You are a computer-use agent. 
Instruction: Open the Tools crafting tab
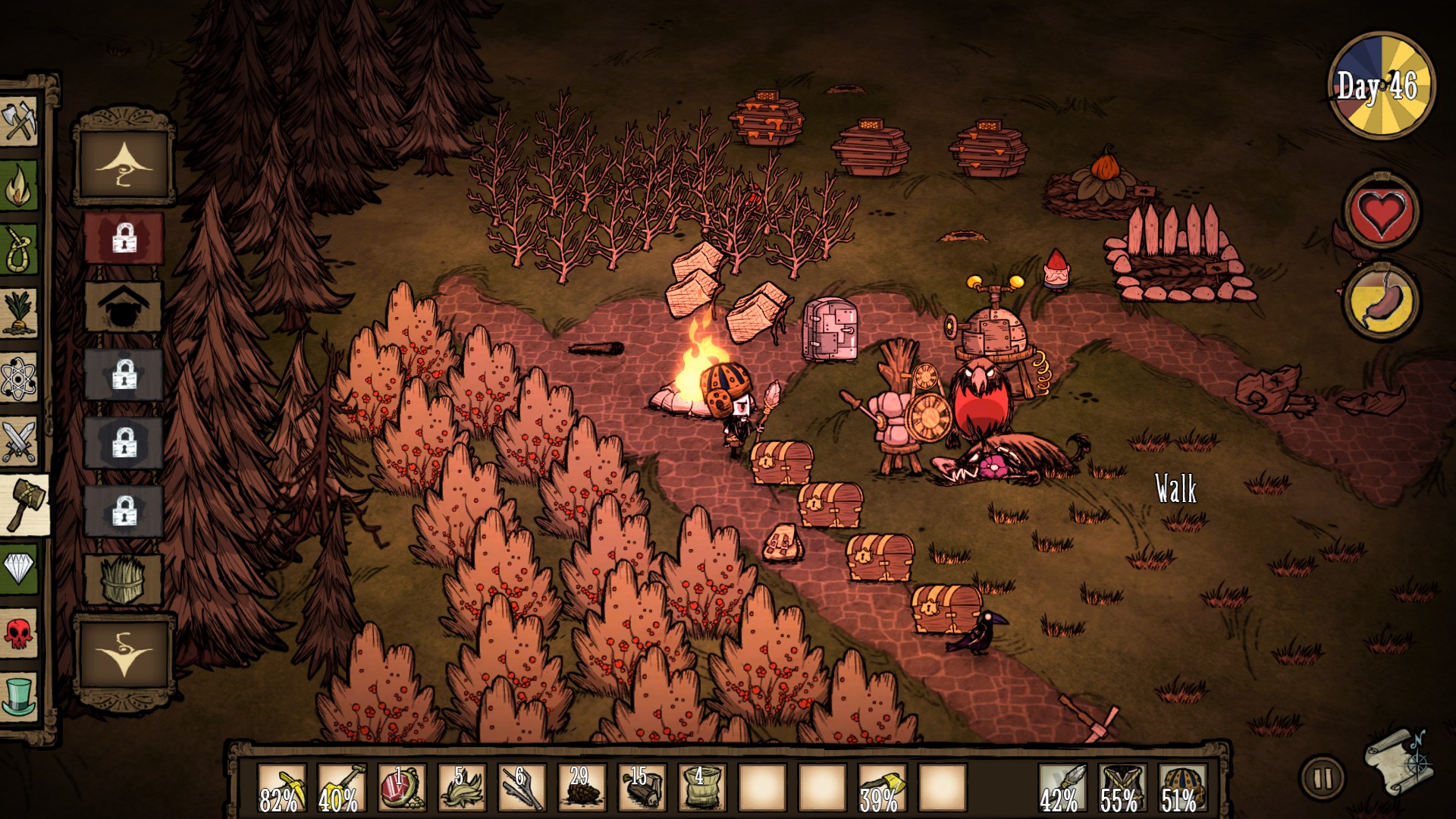(19, 121)
